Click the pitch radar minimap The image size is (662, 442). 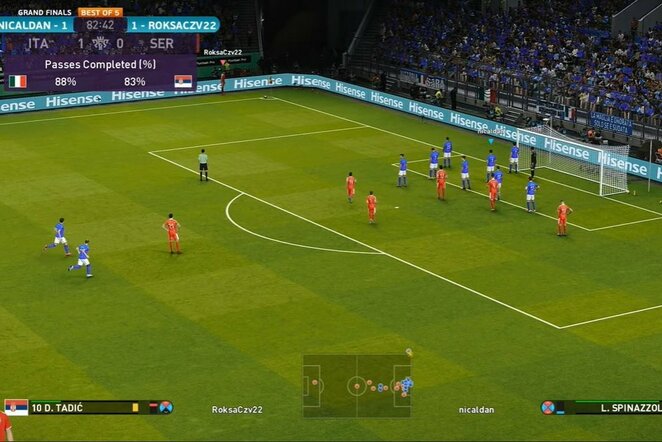click(x=357, y=385)
